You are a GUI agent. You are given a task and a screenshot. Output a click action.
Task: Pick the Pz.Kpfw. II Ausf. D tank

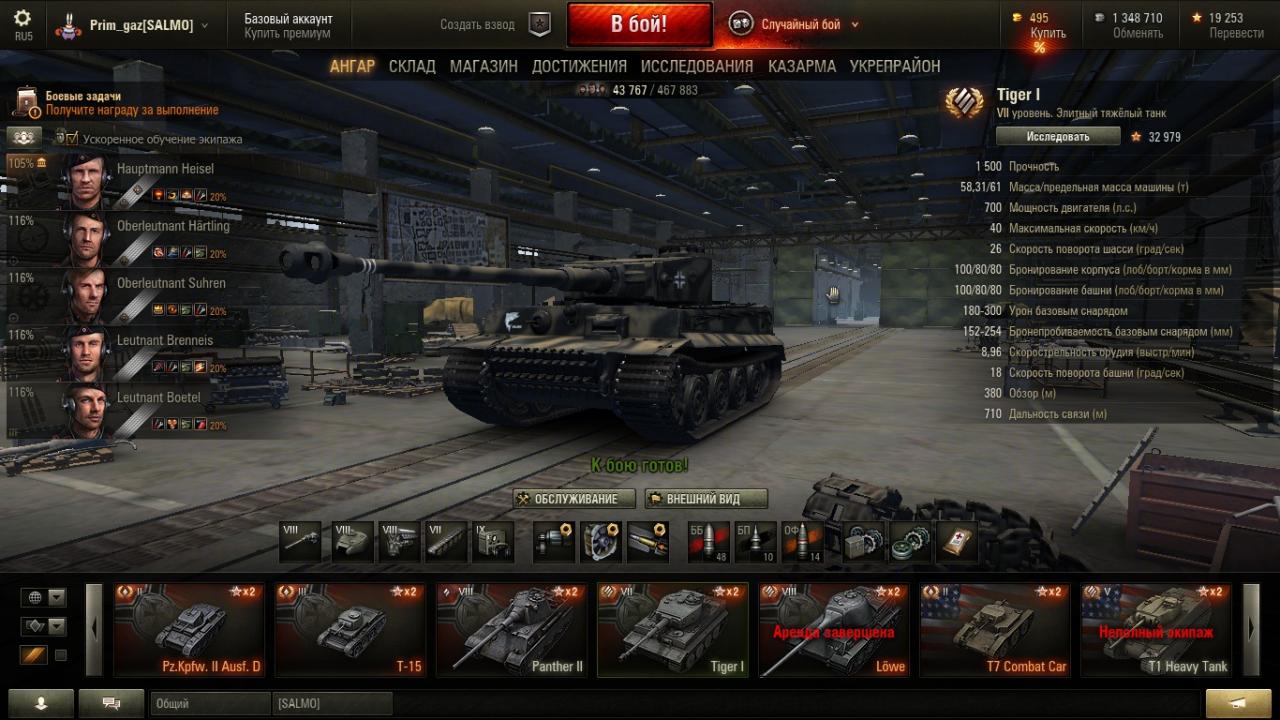click(188, 630)
